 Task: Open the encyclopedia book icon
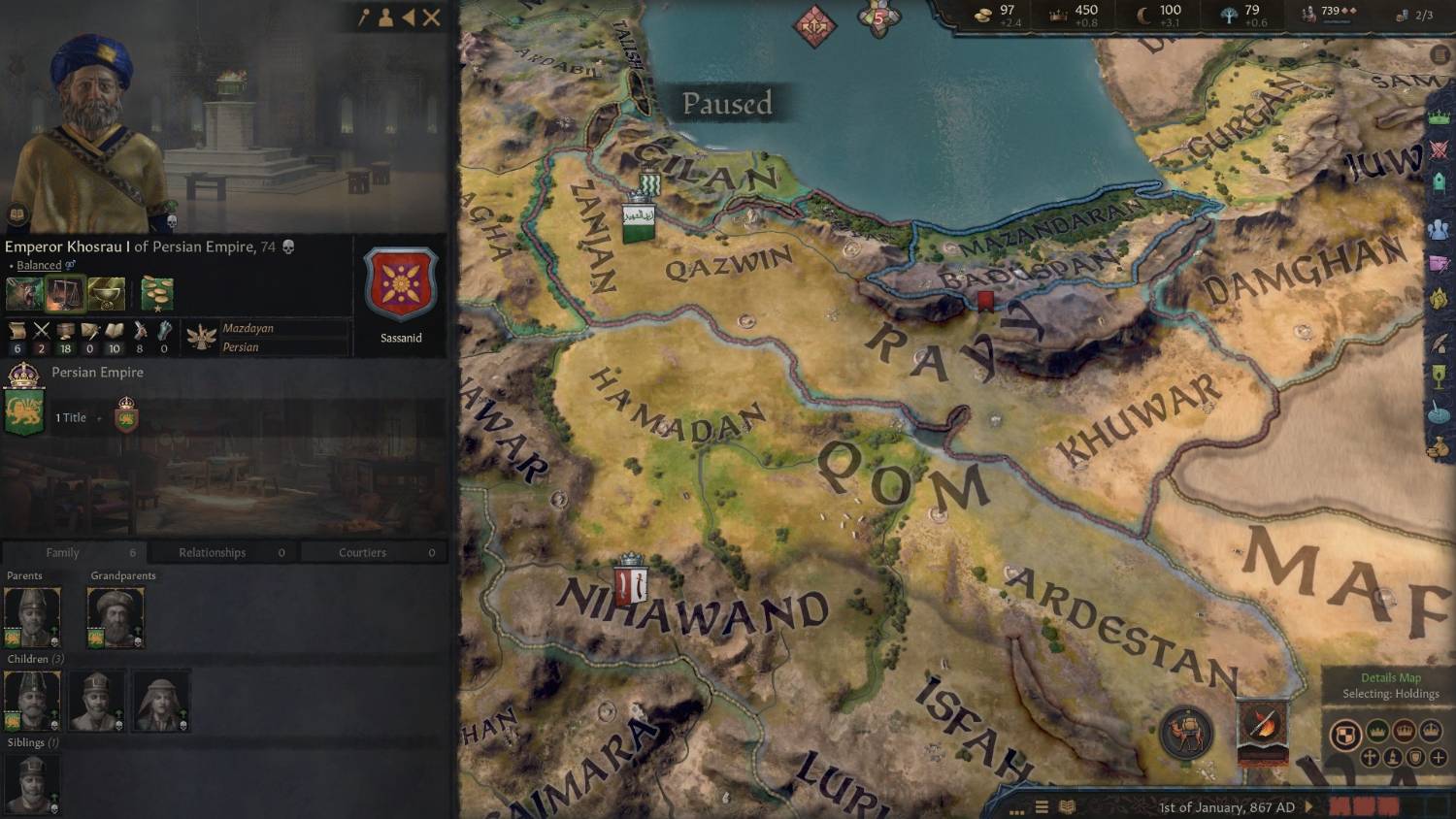tap(1067, 806)
